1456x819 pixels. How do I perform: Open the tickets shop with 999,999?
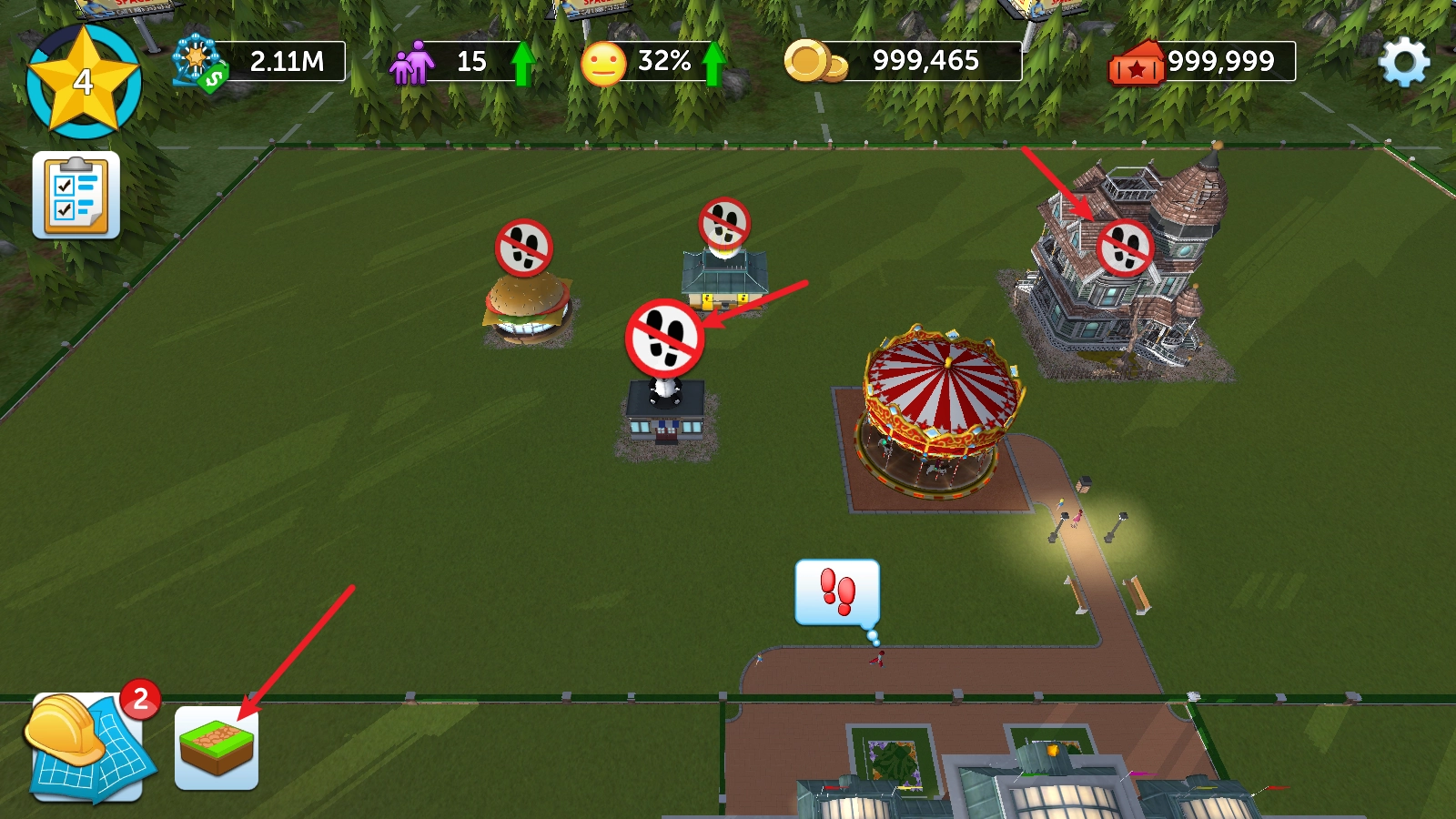[x=1201, y=62]
